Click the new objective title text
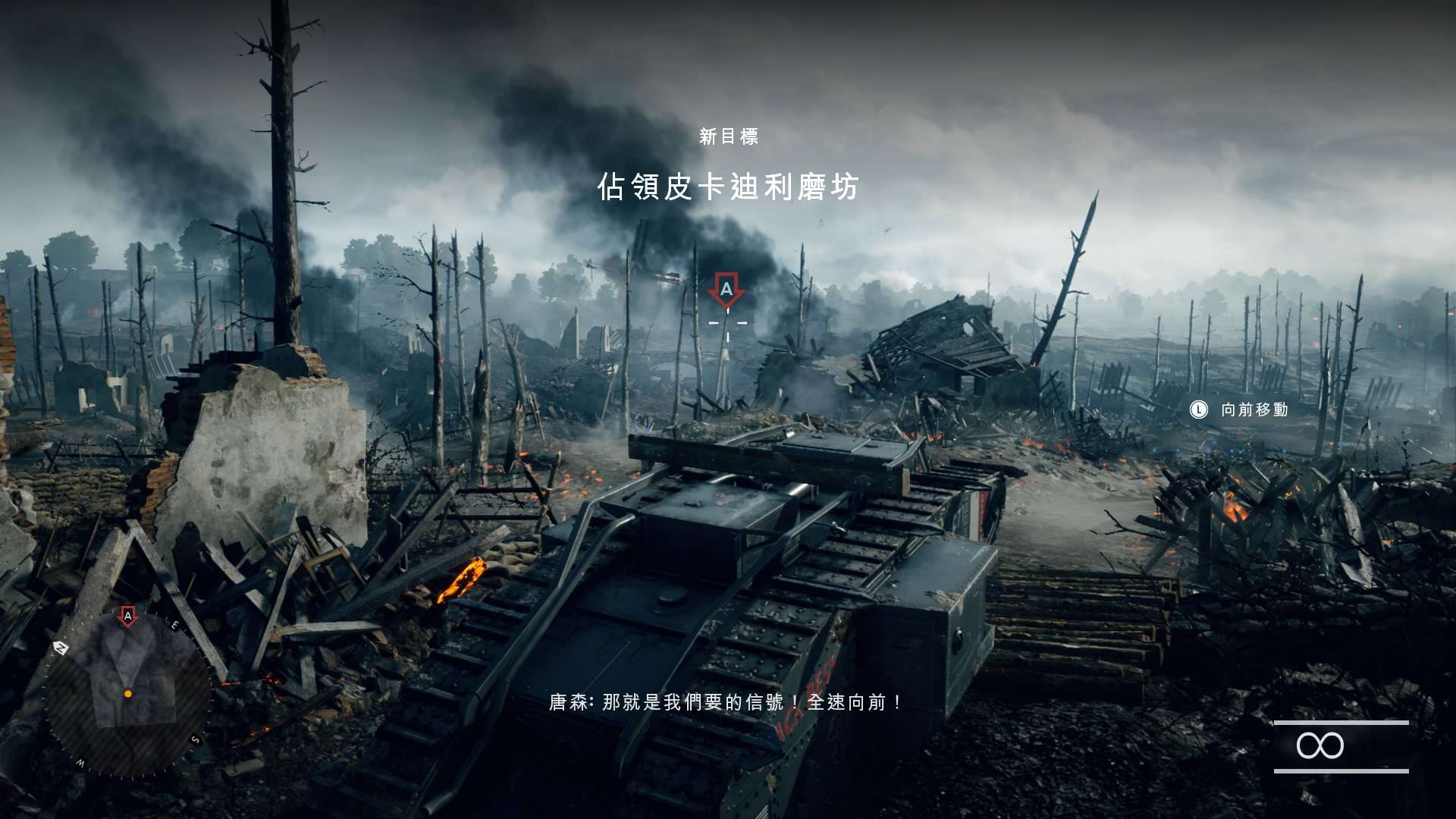 pyautogui.click(x=728, y=187)
